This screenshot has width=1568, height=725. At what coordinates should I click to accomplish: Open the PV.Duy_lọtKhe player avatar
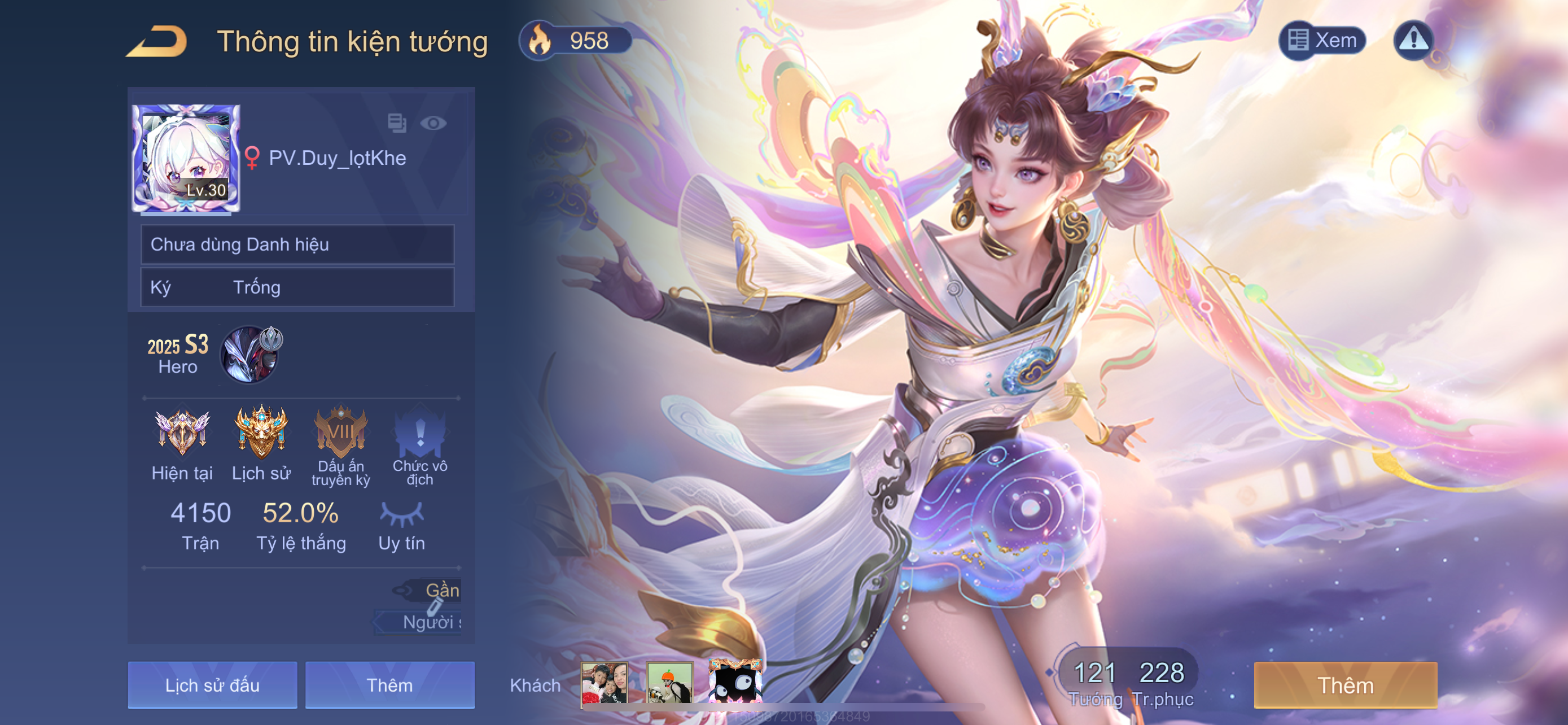click(186, 158)
